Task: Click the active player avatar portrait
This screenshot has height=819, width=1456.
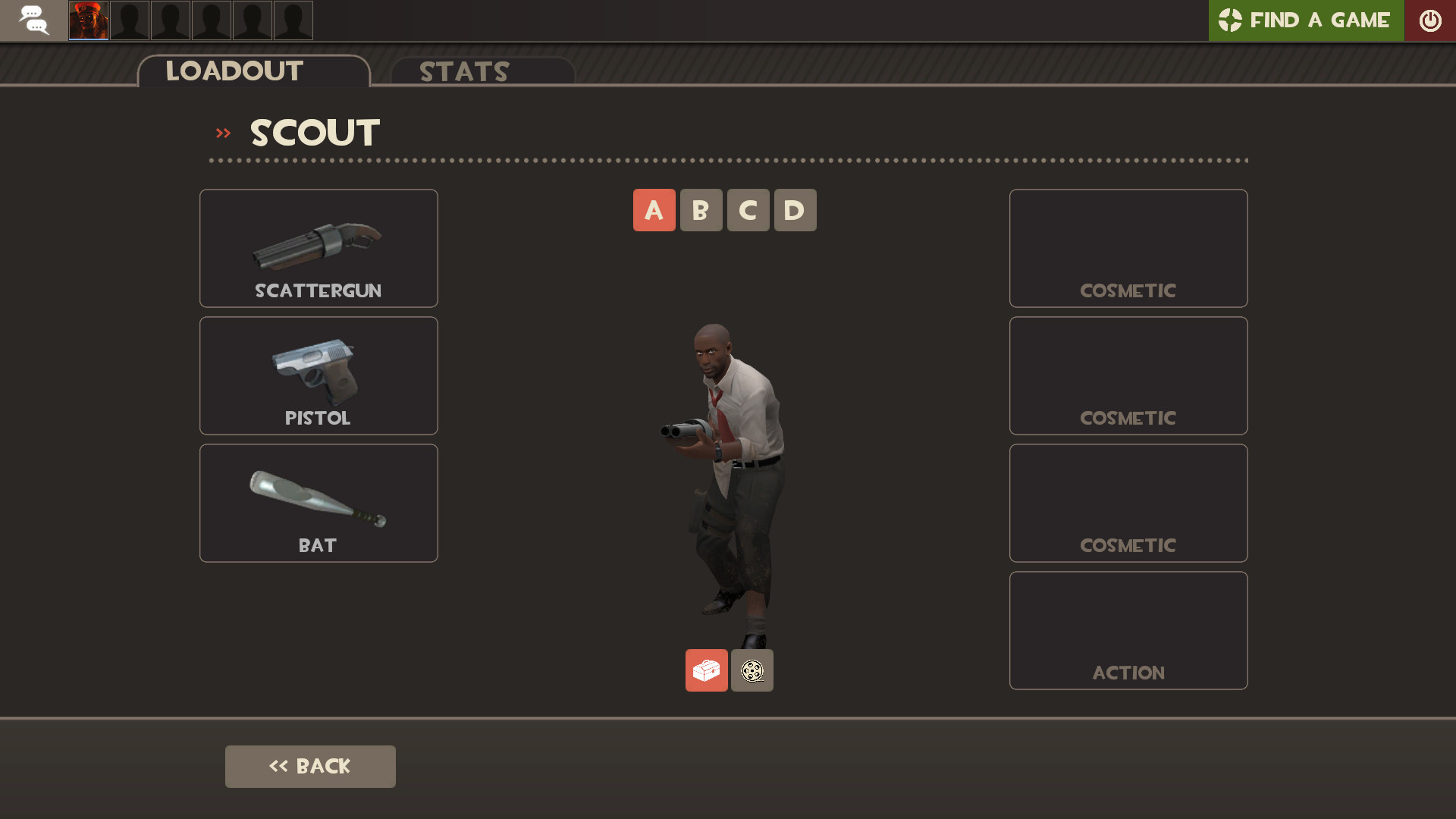Action: [88, 20]
